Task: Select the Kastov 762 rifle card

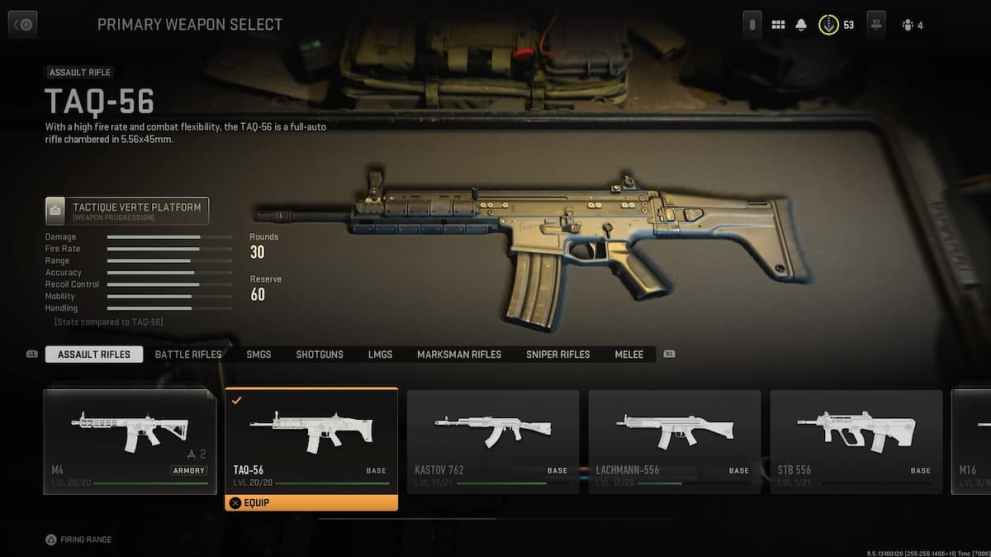Action: (492, 440)
